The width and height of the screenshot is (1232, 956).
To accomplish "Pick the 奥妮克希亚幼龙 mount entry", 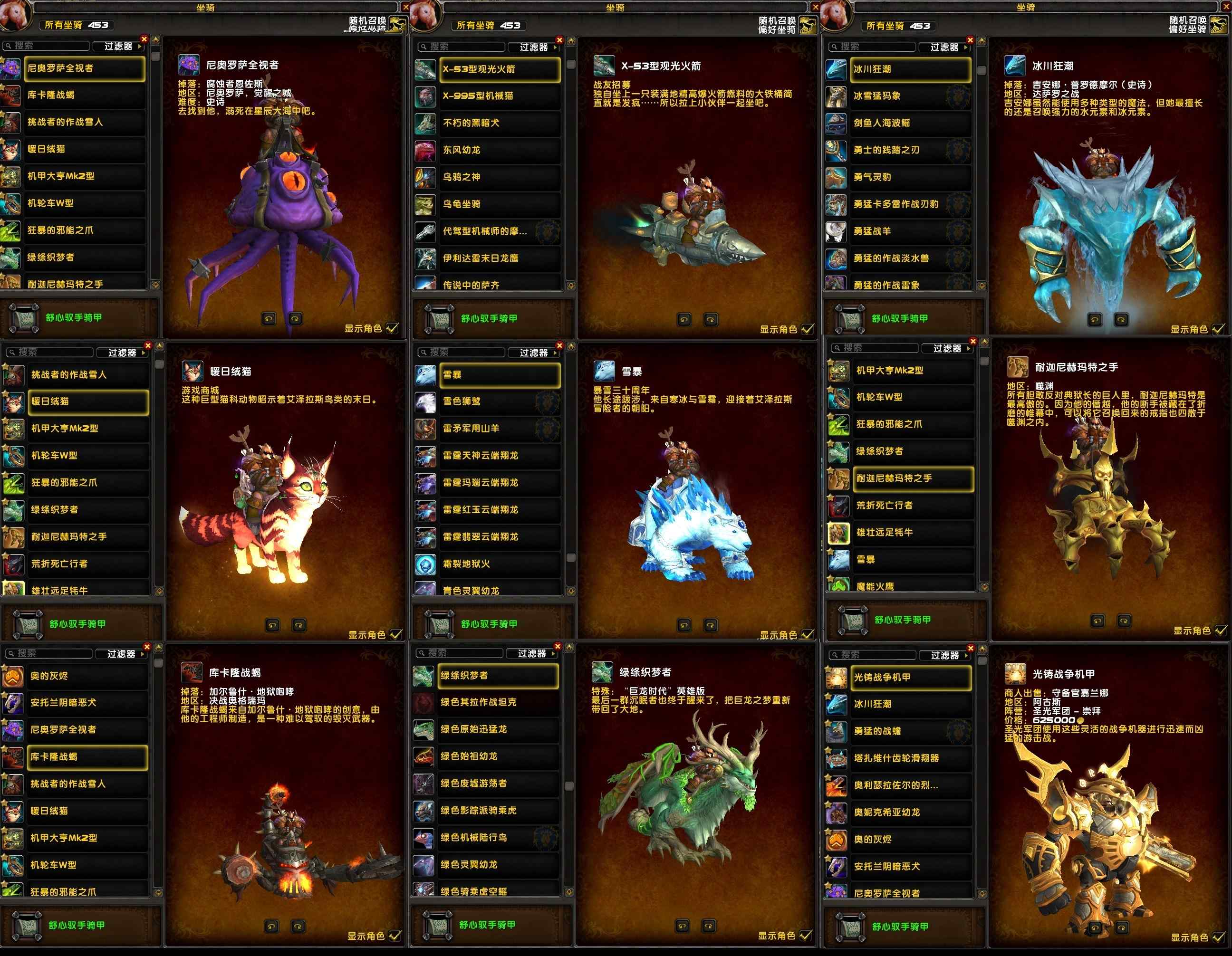I will tap(908, 812).
